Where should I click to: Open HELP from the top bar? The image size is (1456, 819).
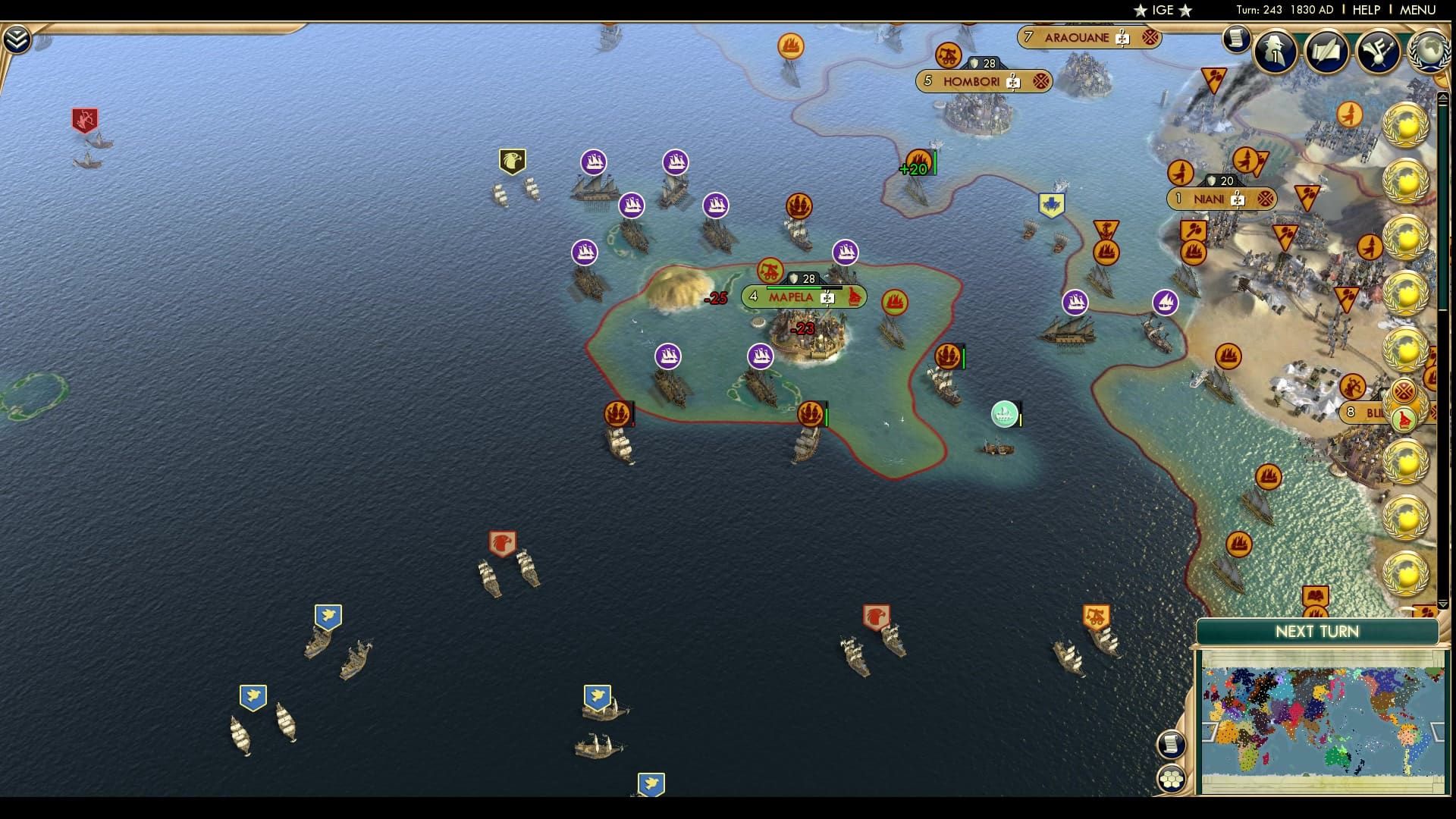click(x=1365, y=11)
